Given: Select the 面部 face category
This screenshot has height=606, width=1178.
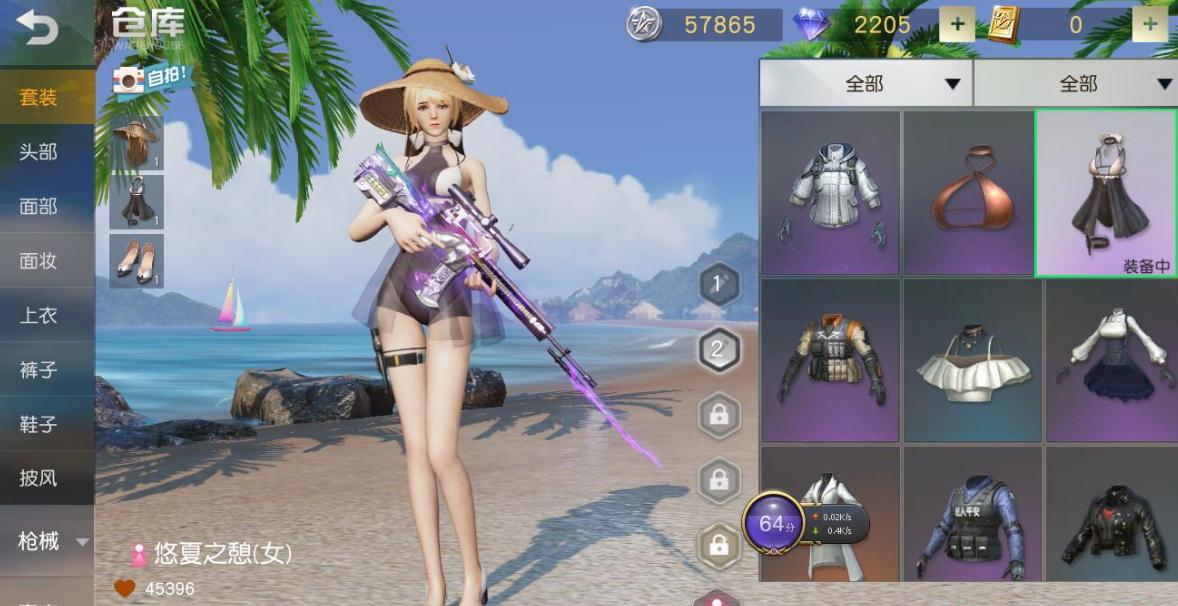Looking at the screenshot, I should [x=39, y=206].
